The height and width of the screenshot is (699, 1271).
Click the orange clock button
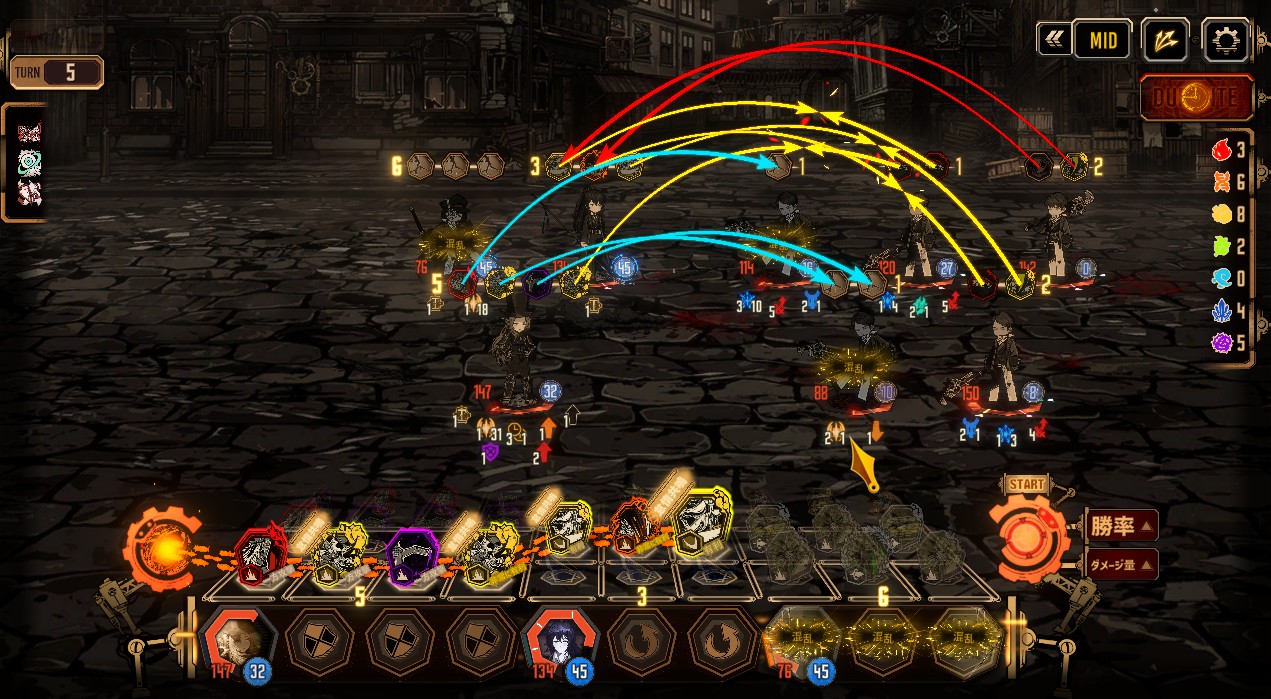pos(1196,98)
